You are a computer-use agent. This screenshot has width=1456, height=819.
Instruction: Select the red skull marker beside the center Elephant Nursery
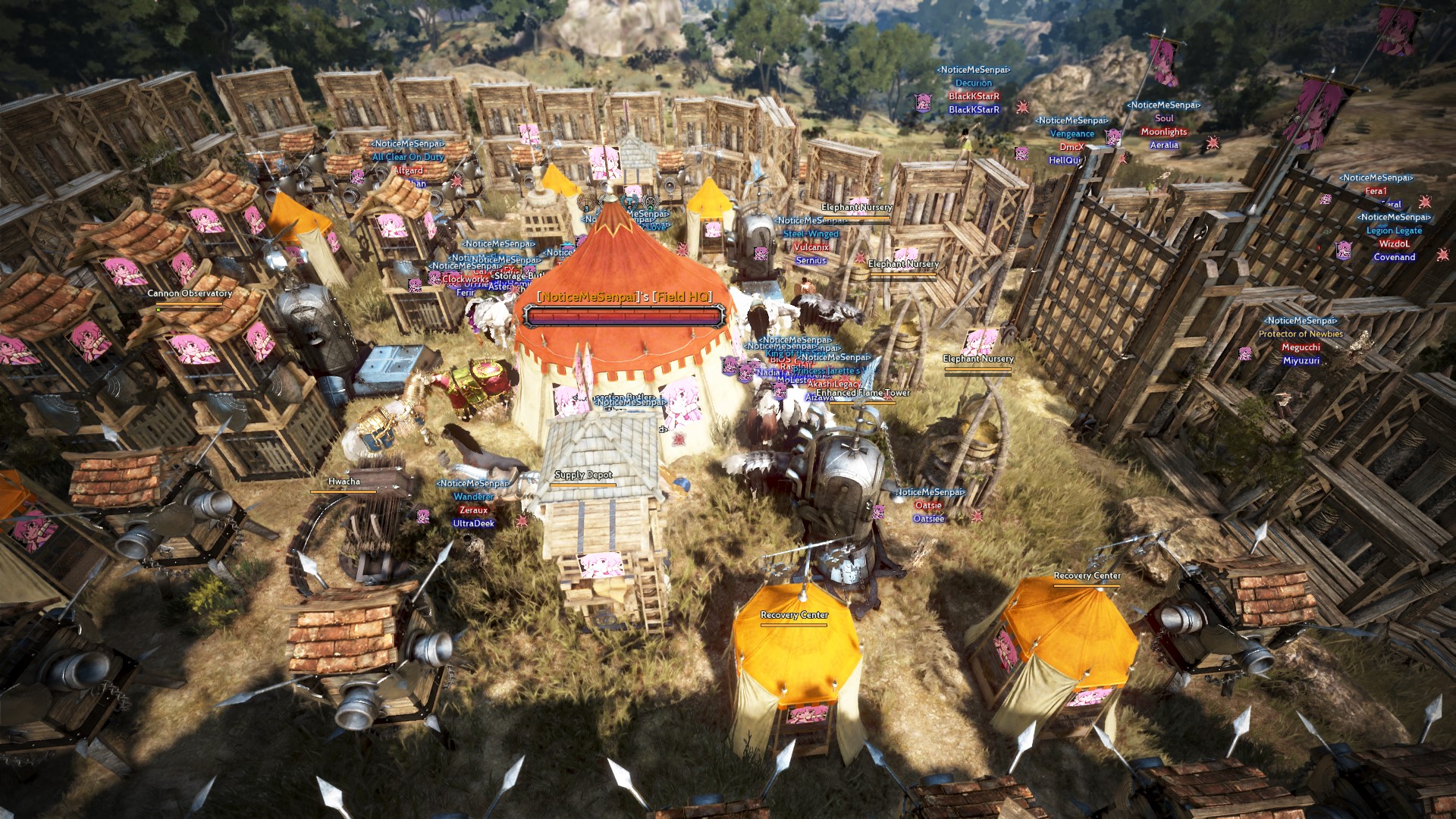(861, 258)
